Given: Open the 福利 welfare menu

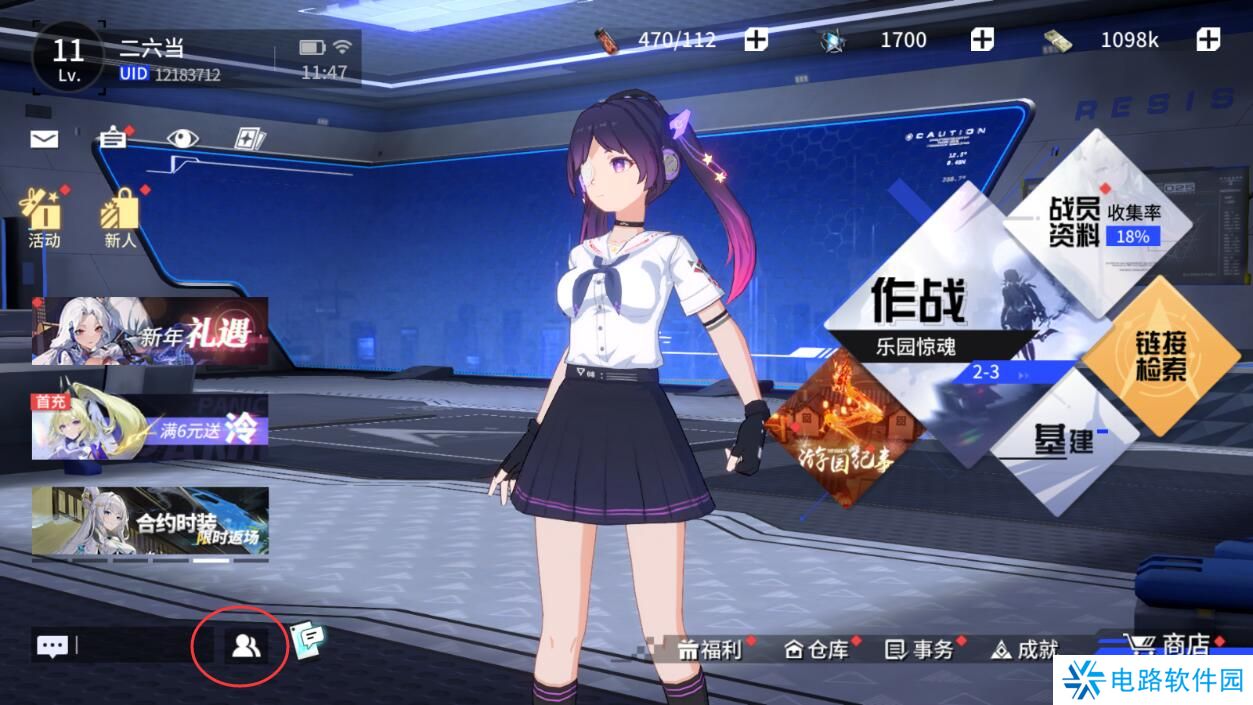Looking at the screenshot, I should tap(710, 649).
